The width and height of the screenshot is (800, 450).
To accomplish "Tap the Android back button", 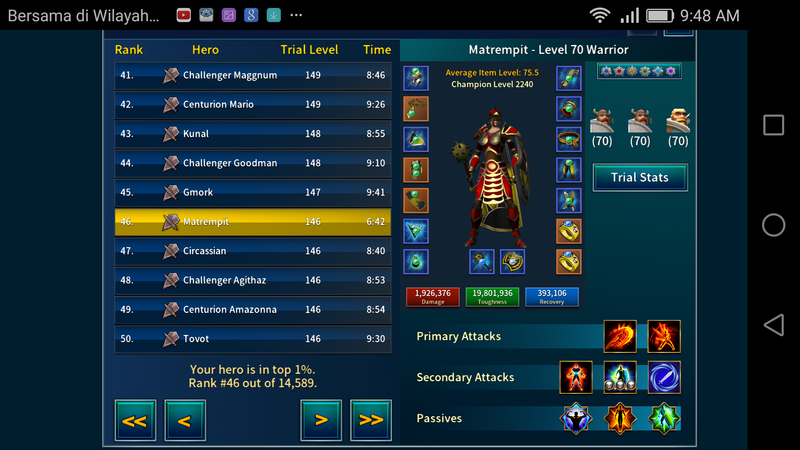I will tap(774, 325).
